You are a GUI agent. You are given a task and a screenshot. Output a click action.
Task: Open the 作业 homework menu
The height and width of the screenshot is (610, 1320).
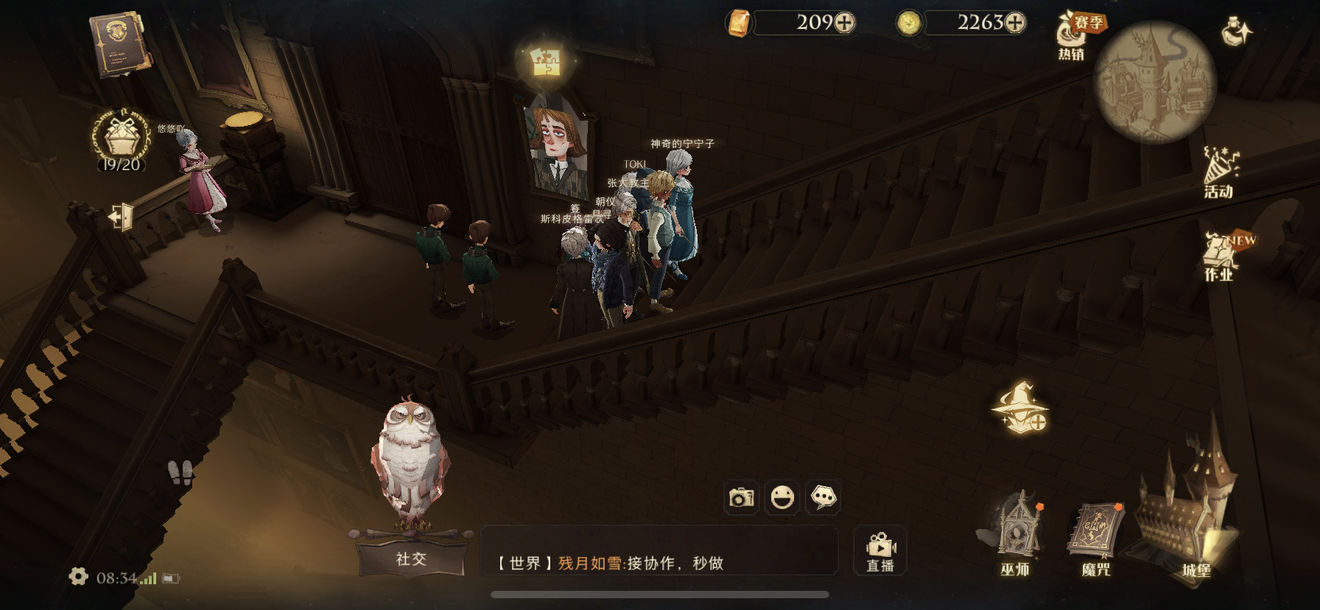click(x=1220, y=256)
